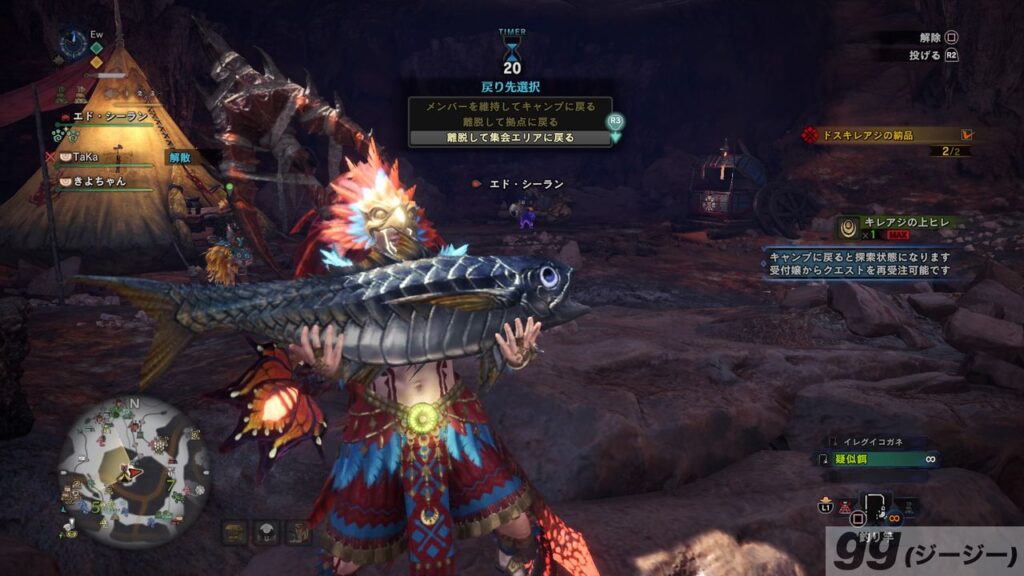Select the ドスキレアジの納品 quest objective tracker
Screen dimensions: 1024x576
(887, 134)
